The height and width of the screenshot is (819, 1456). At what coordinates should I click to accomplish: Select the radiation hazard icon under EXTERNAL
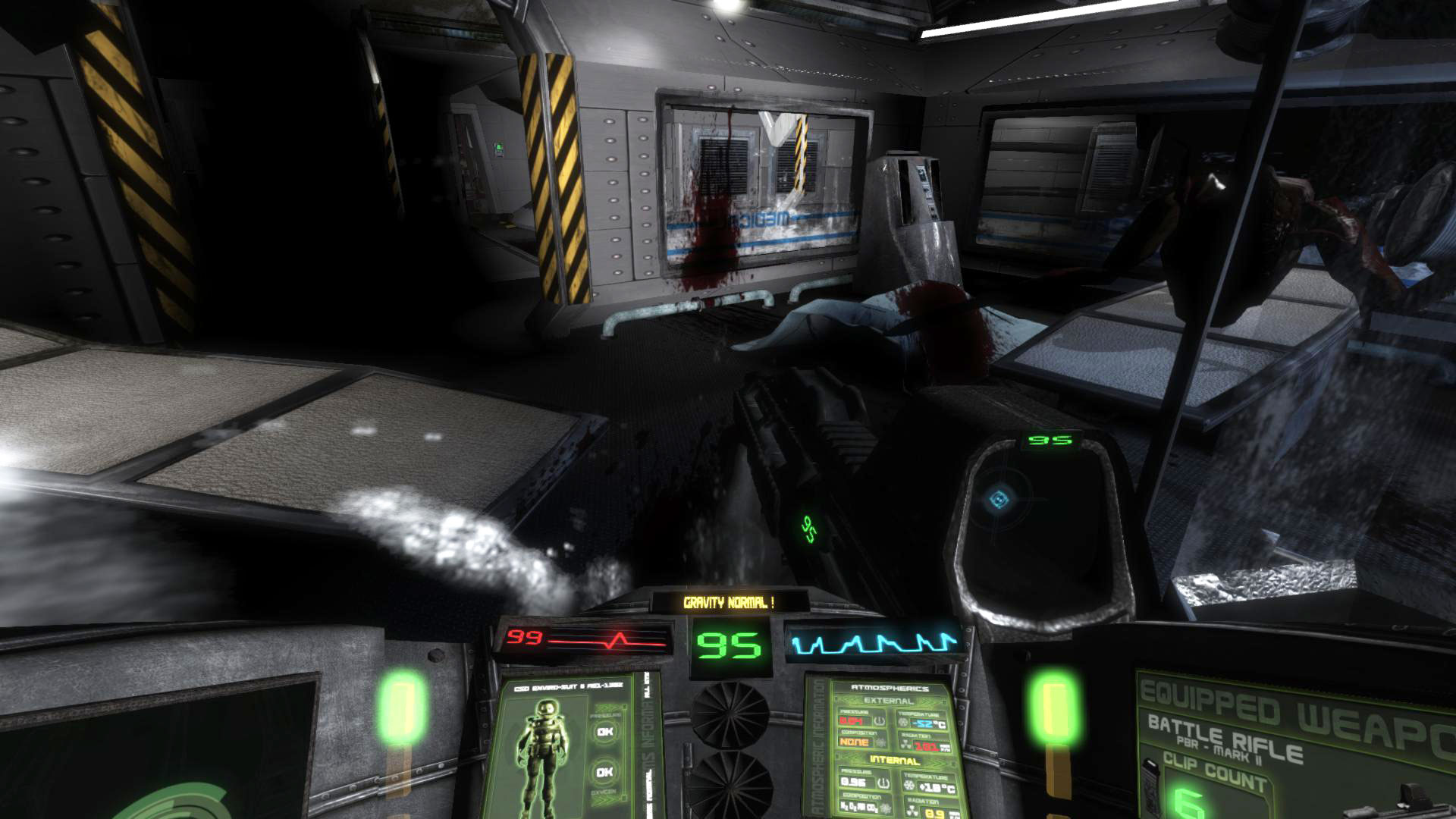tap(905, 744)
